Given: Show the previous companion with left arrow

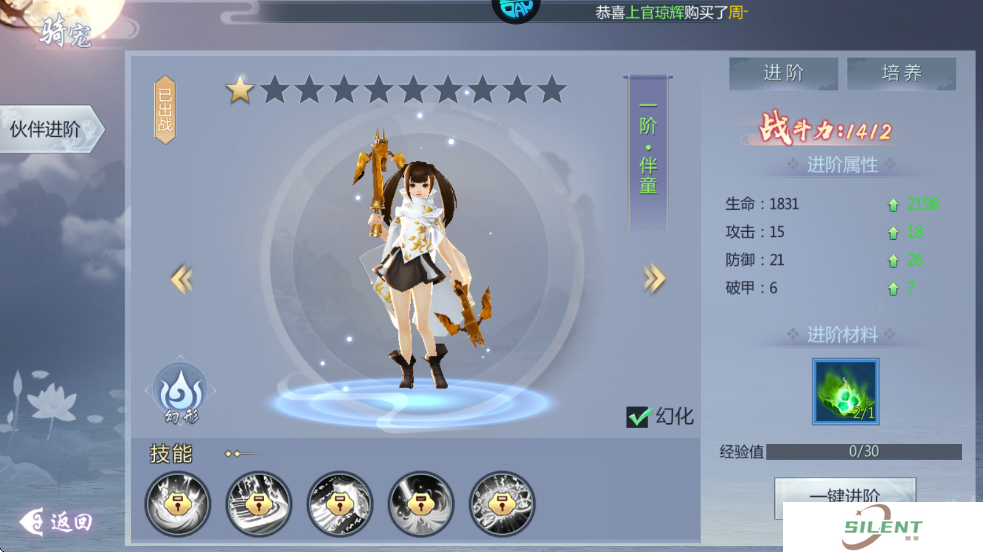Looking at the screenshot, I should (x=182, y=279).
